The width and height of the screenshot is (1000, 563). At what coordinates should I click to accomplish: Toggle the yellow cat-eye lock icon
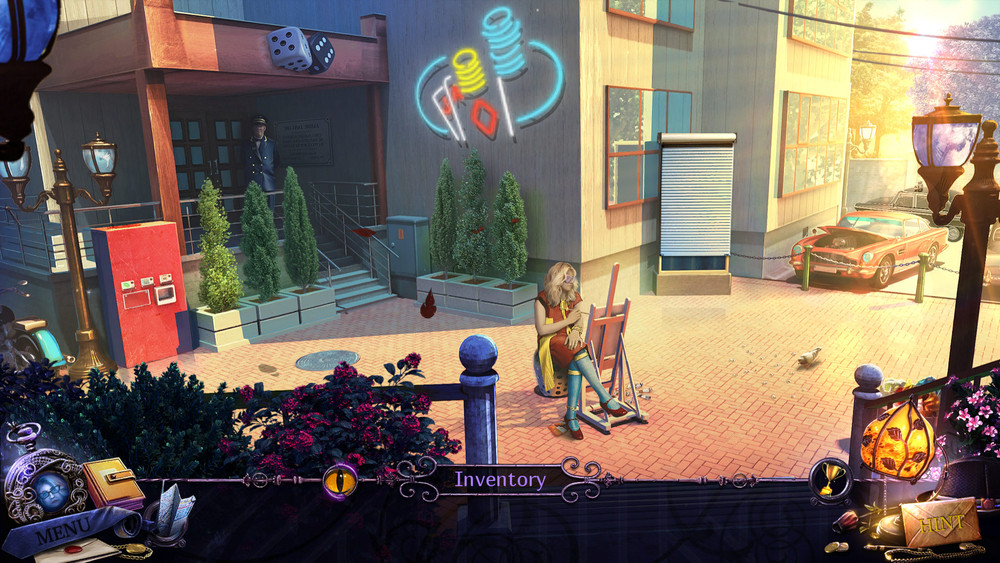point(340,481)
